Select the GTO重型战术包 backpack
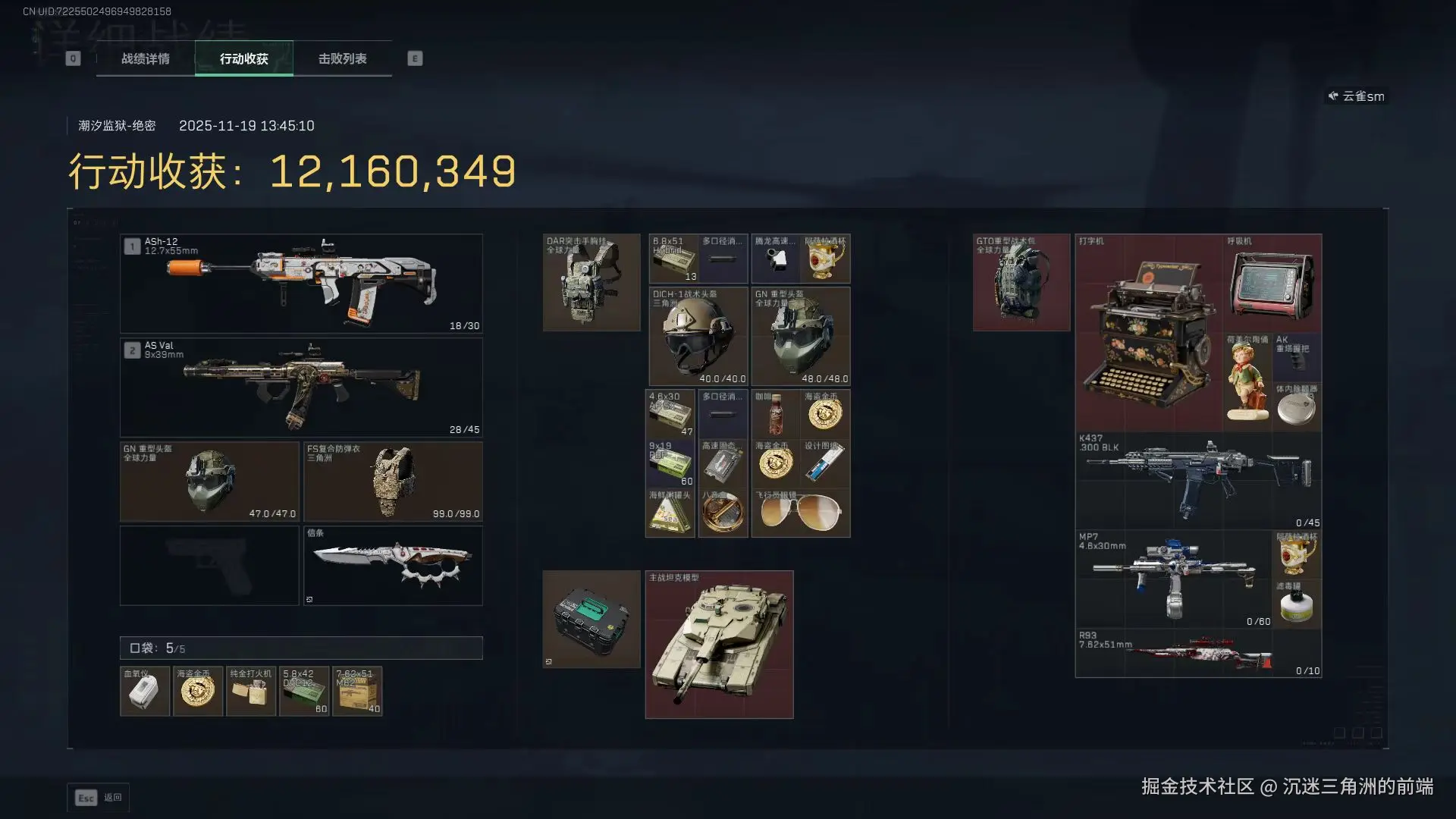Viewport: 1456px width, 819px height. pos(1021,282)
